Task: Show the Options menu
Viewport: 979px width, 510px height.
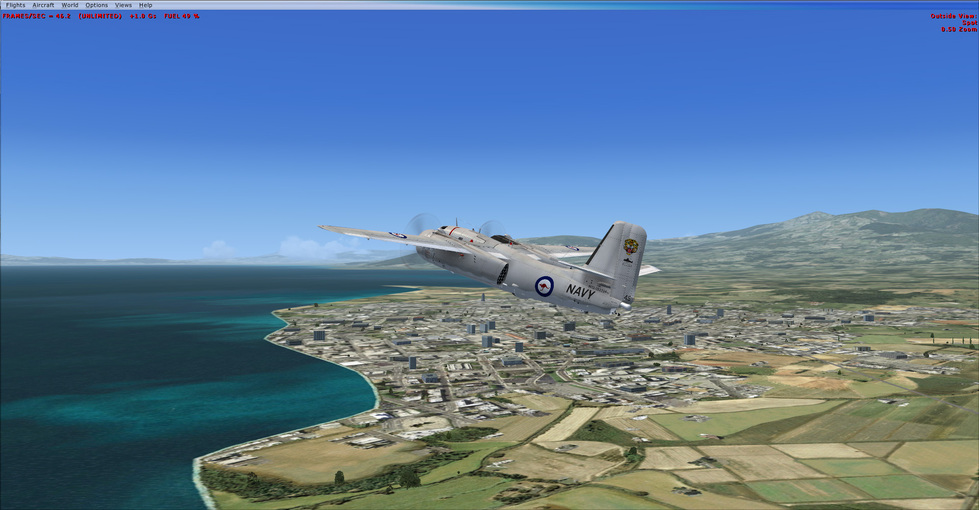Action: tap(96, 5)
